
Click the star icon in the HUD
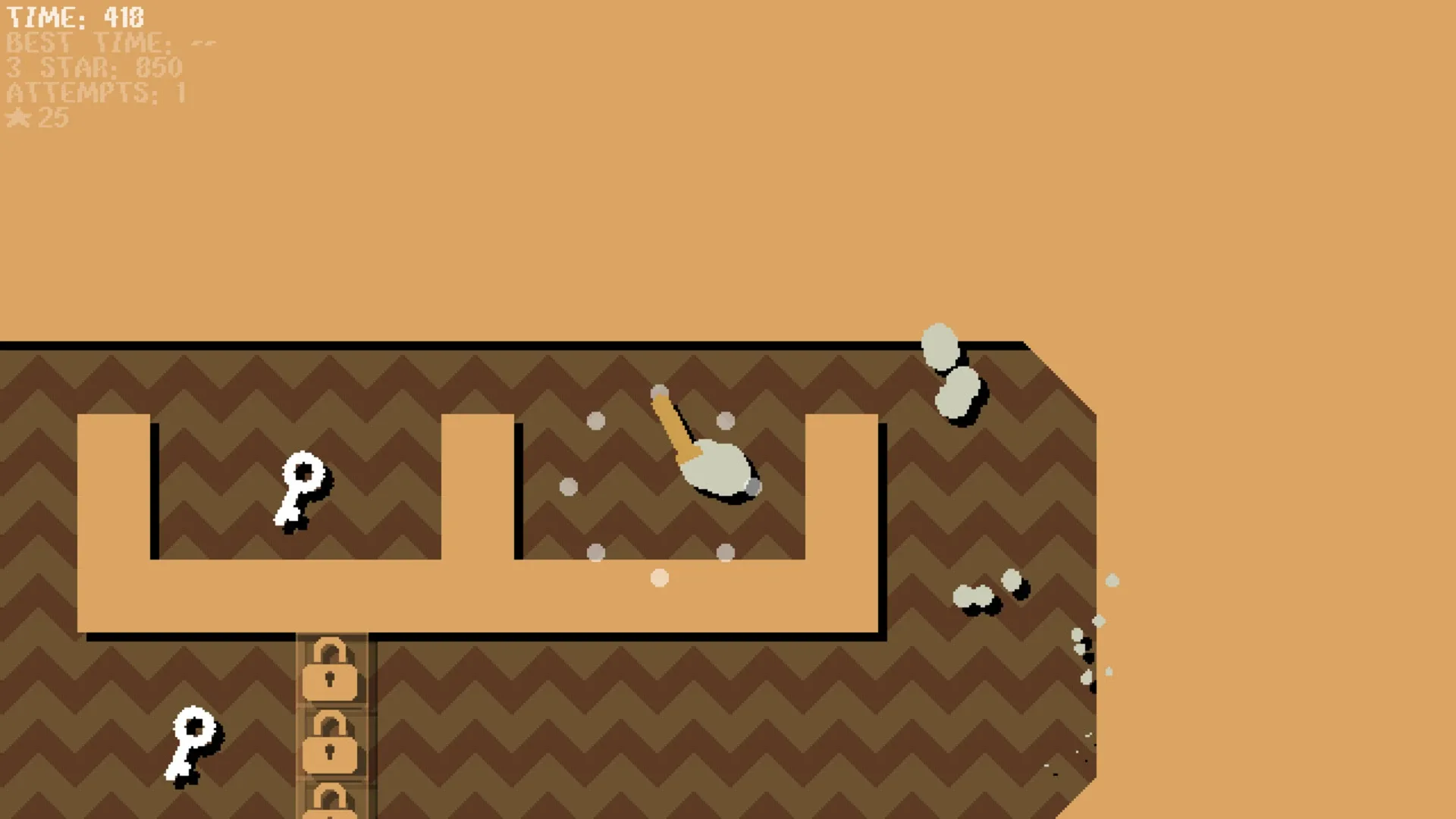18,118
